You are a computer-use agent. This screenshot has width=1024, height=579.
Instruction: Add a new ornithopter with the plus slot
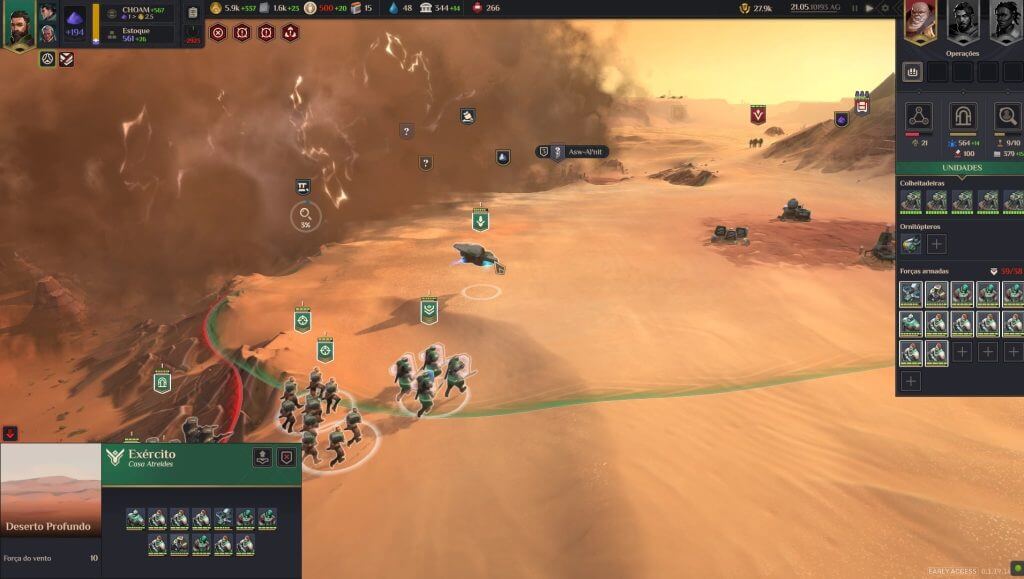click(x=936, y=244)
